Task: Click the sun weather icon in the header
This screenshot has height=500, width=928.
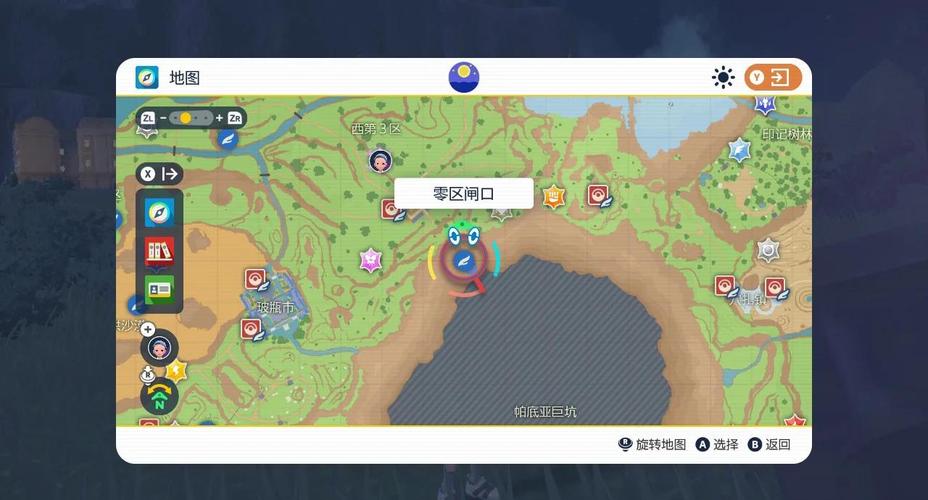Action: click(722, 77)
